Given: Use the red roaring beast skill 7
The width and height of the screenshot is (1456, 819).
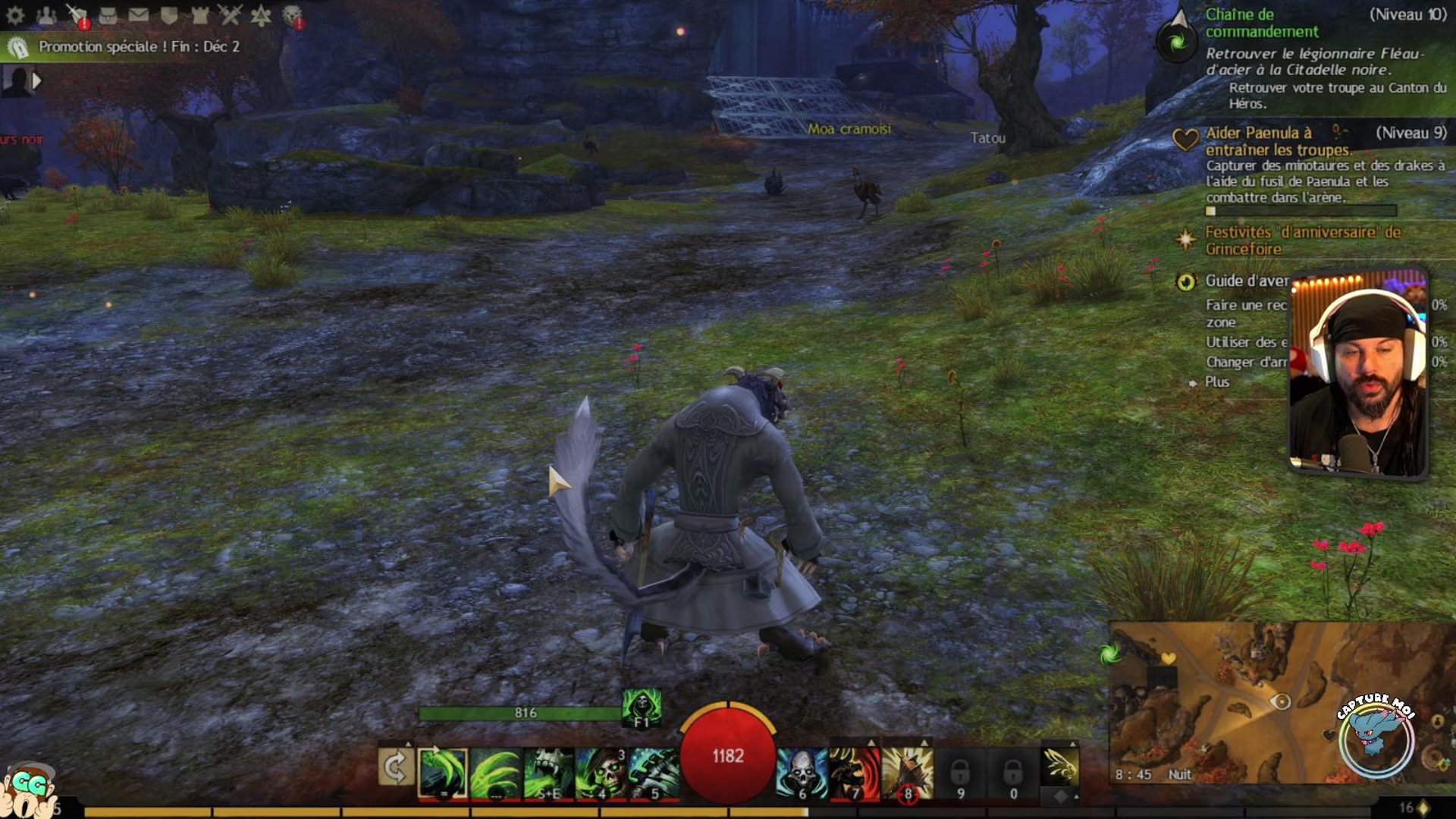Looking at the screenshot, I should 855,773.
